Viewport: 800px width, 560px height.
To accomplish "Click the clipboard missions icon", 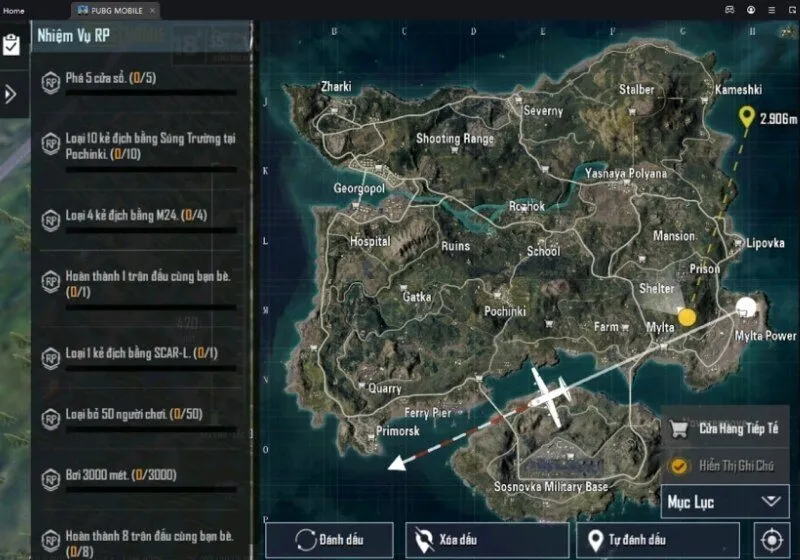I will click(12, 45).
